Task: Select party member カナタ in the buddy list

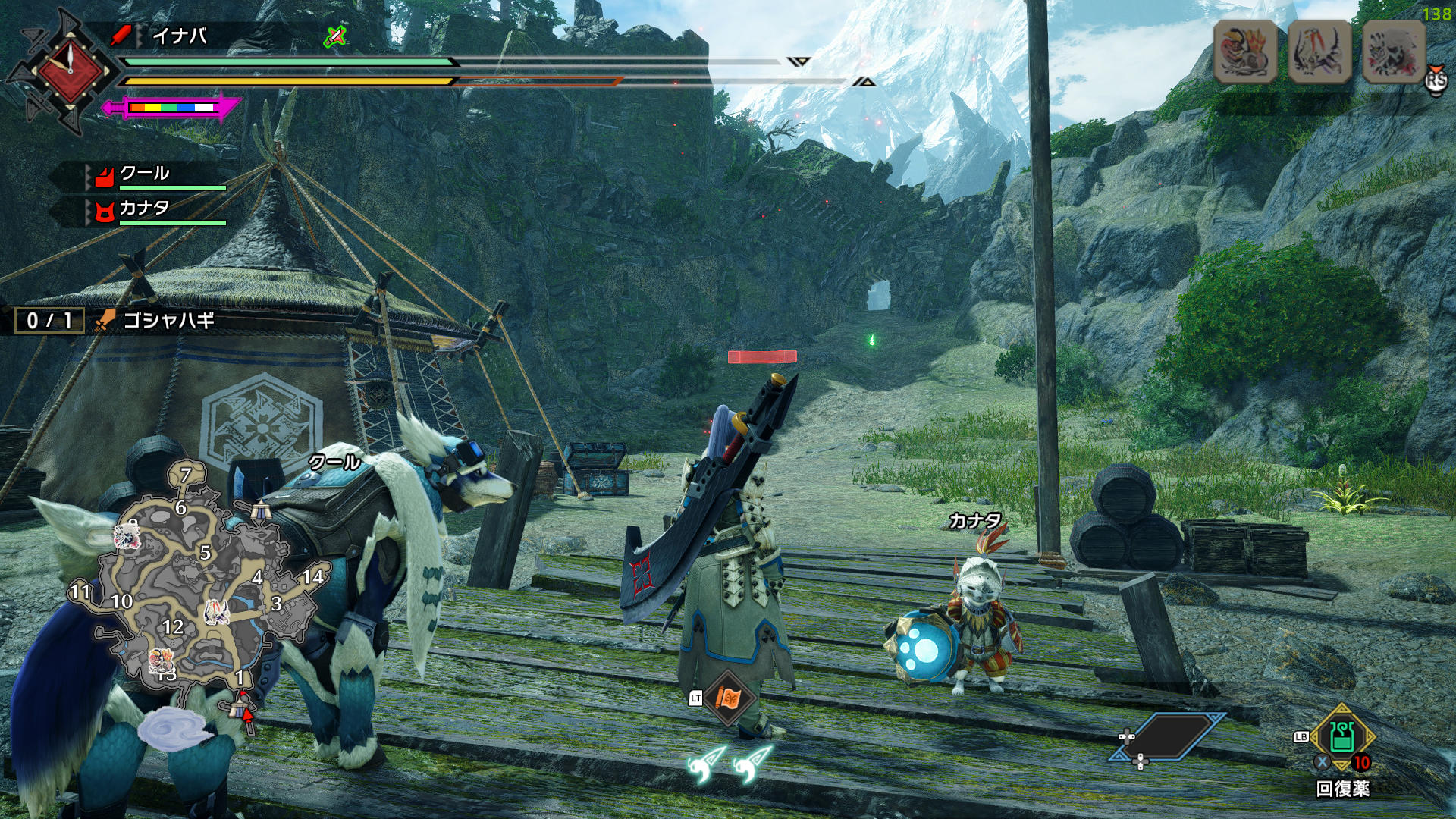Action: tap(144, 208)
